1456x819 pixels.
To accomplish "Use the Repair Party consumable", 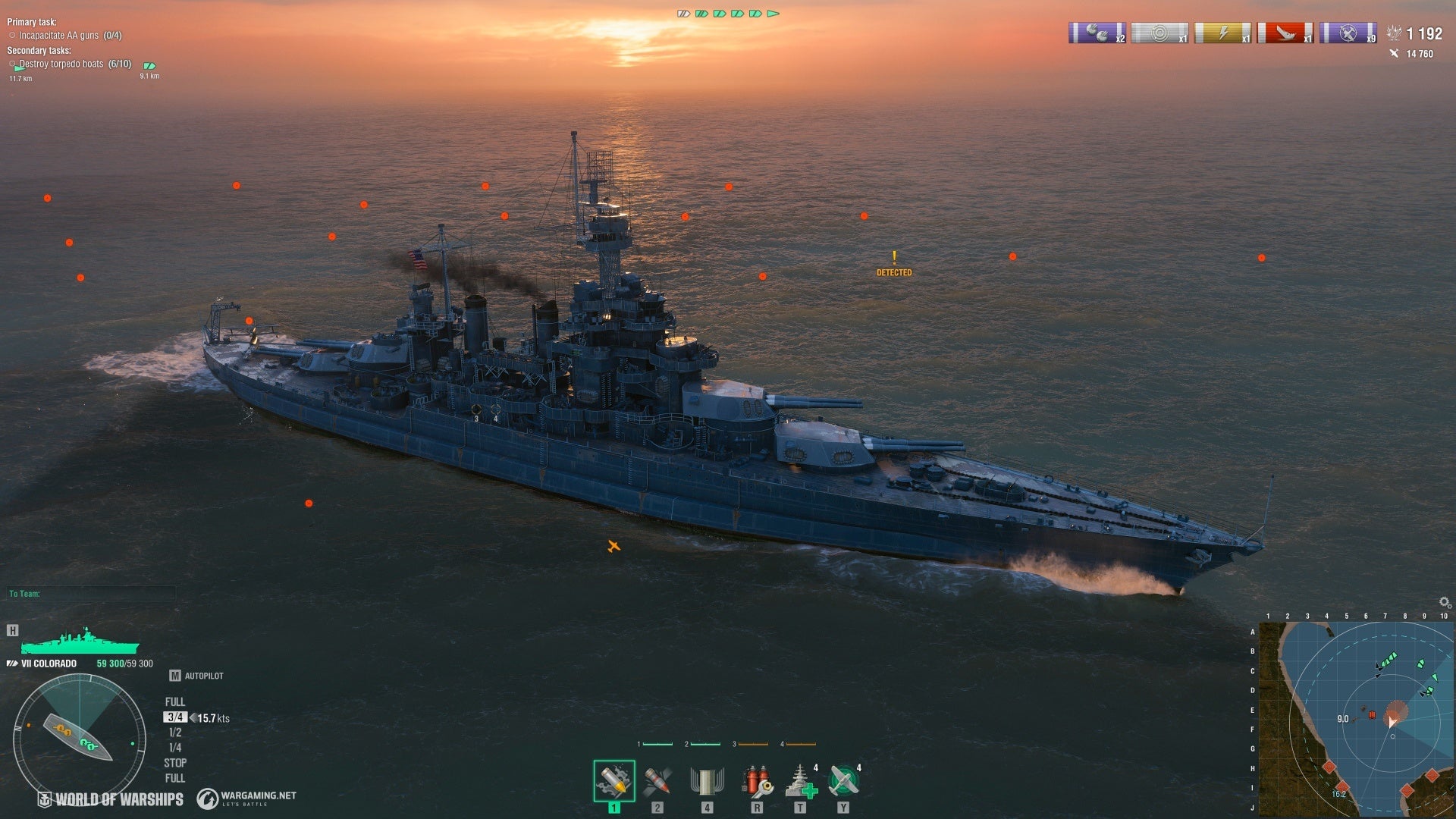I will click(800, 781).
